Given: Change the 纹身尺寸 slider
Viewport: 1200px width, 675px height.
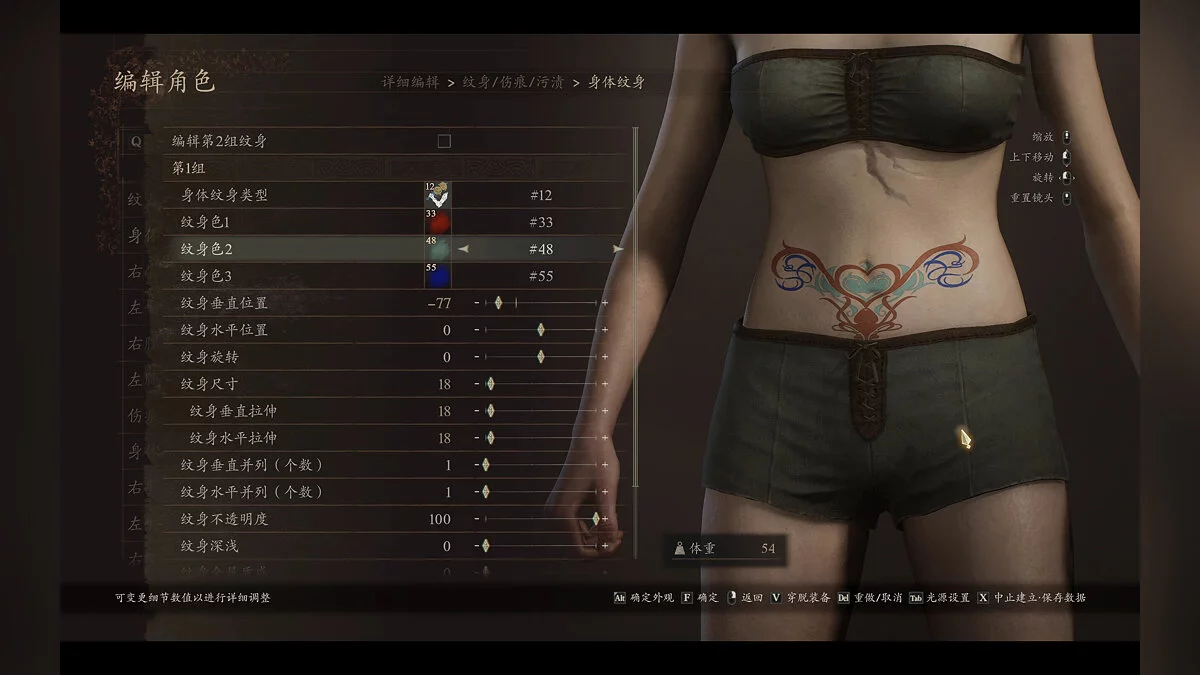Looking at the screenshot, I should [490, 384].
